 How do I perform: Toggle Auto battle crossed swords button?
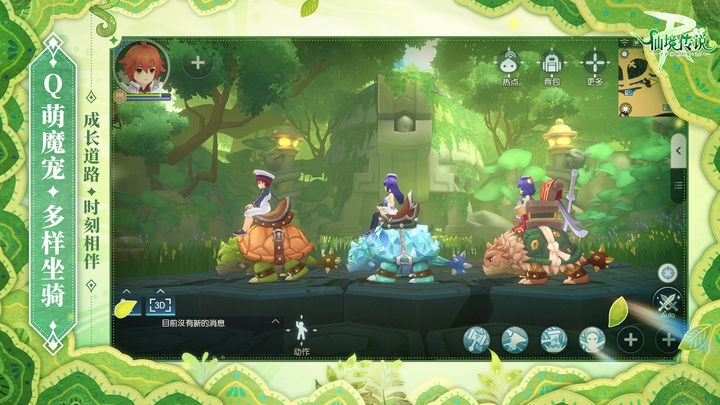coord(667,302)
